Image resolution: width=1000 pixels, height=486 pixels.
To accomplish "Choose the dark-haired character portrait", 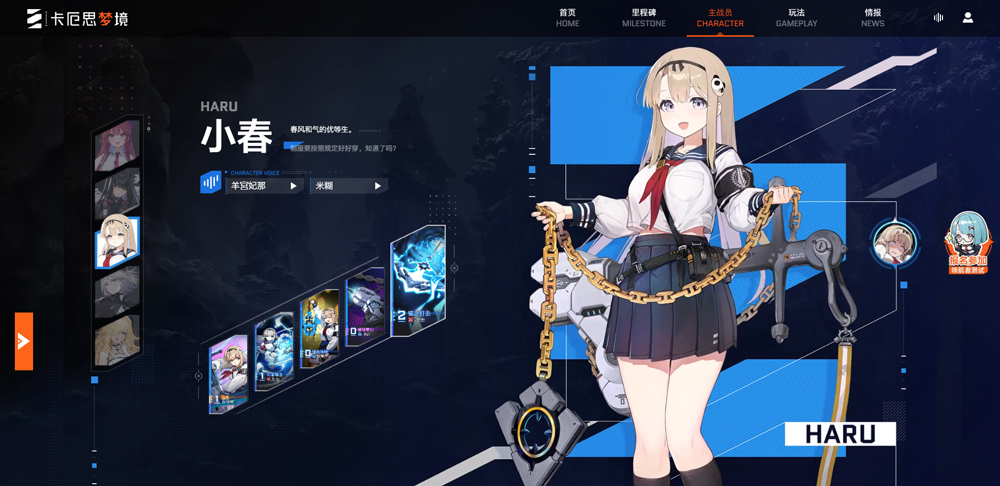I will (115, 194).
